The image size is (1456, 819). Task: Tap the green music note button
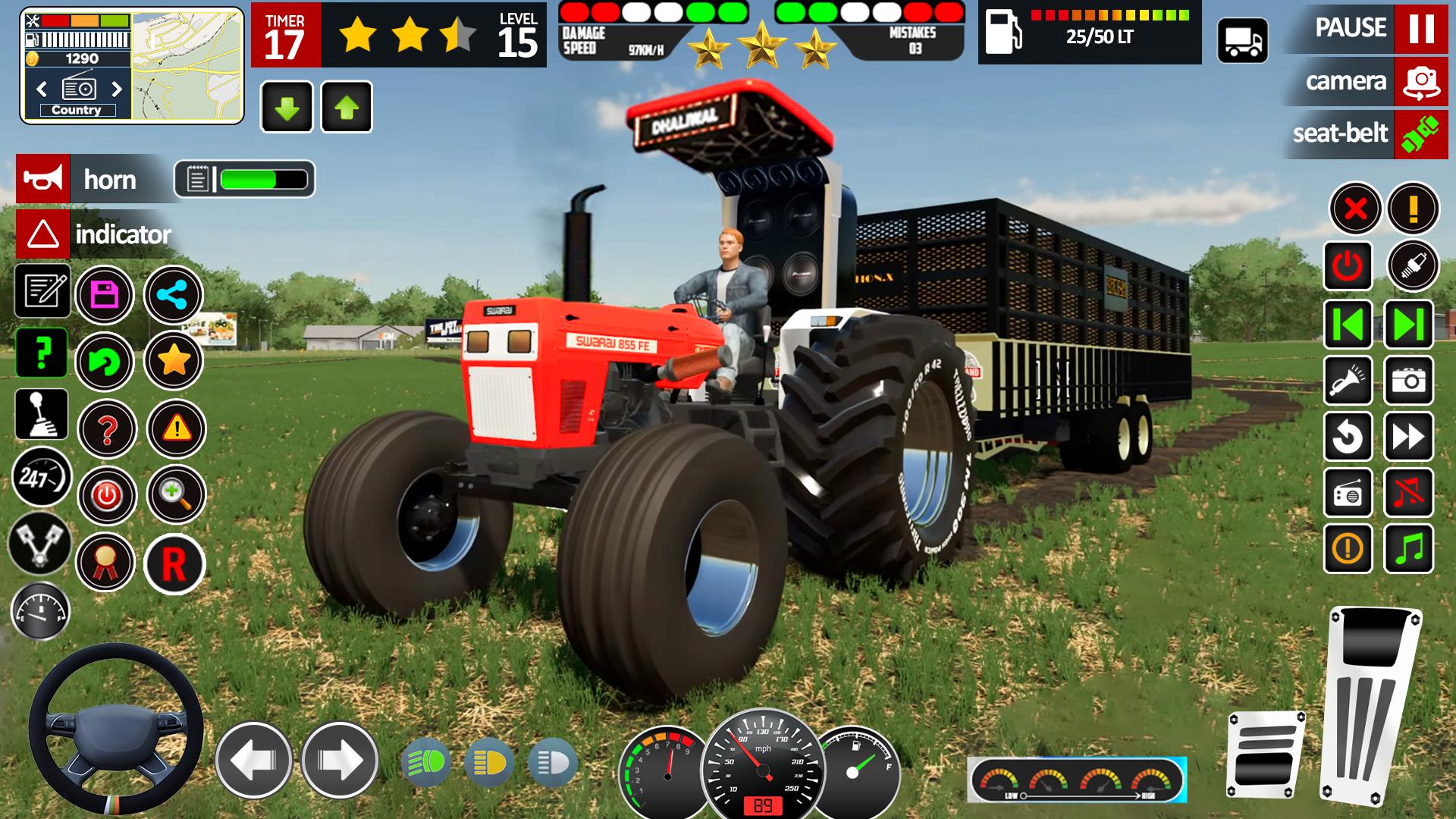coord(1408,548)
